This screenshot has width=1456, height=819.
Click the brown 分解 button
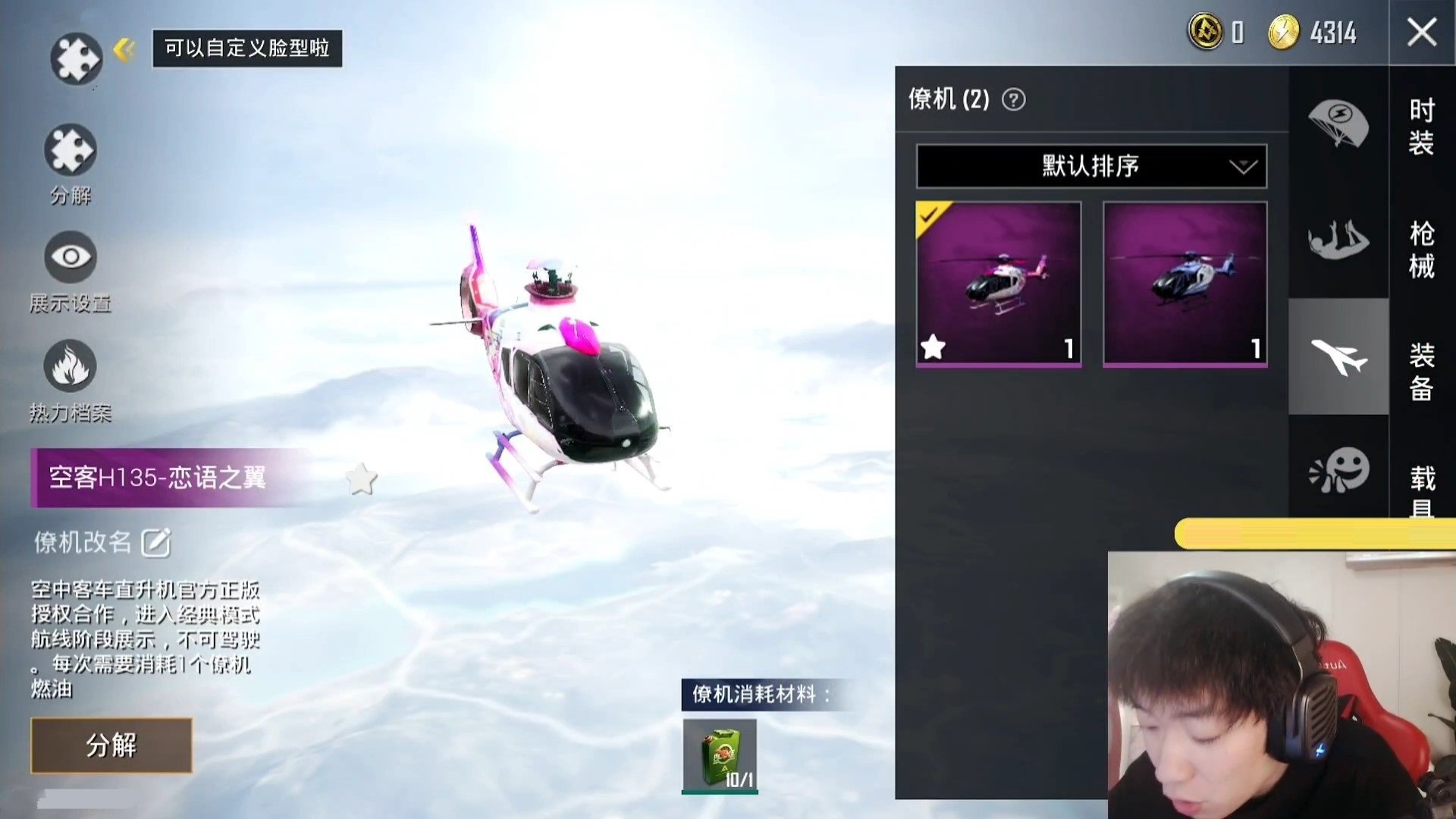tap(111, 745)
